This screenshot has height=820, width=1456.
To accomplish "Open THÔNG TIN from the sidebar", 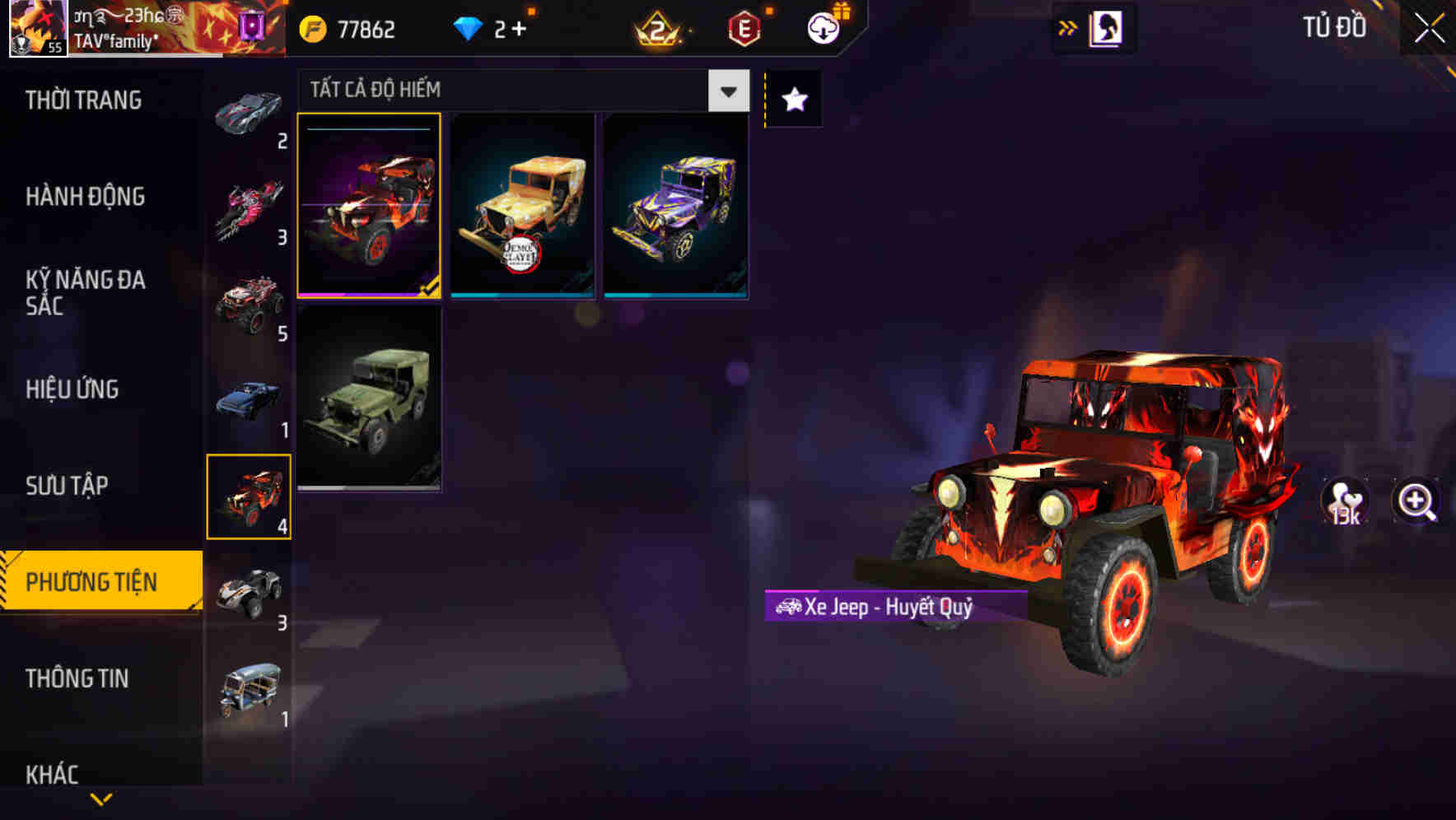I will pos(77,679).
